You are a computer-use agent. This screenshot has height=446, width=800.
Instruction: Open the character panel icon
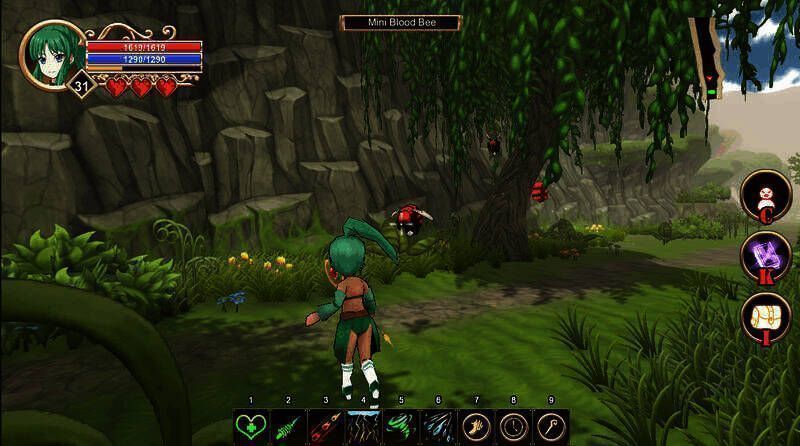pyautogui.click(x=765, y=193)
